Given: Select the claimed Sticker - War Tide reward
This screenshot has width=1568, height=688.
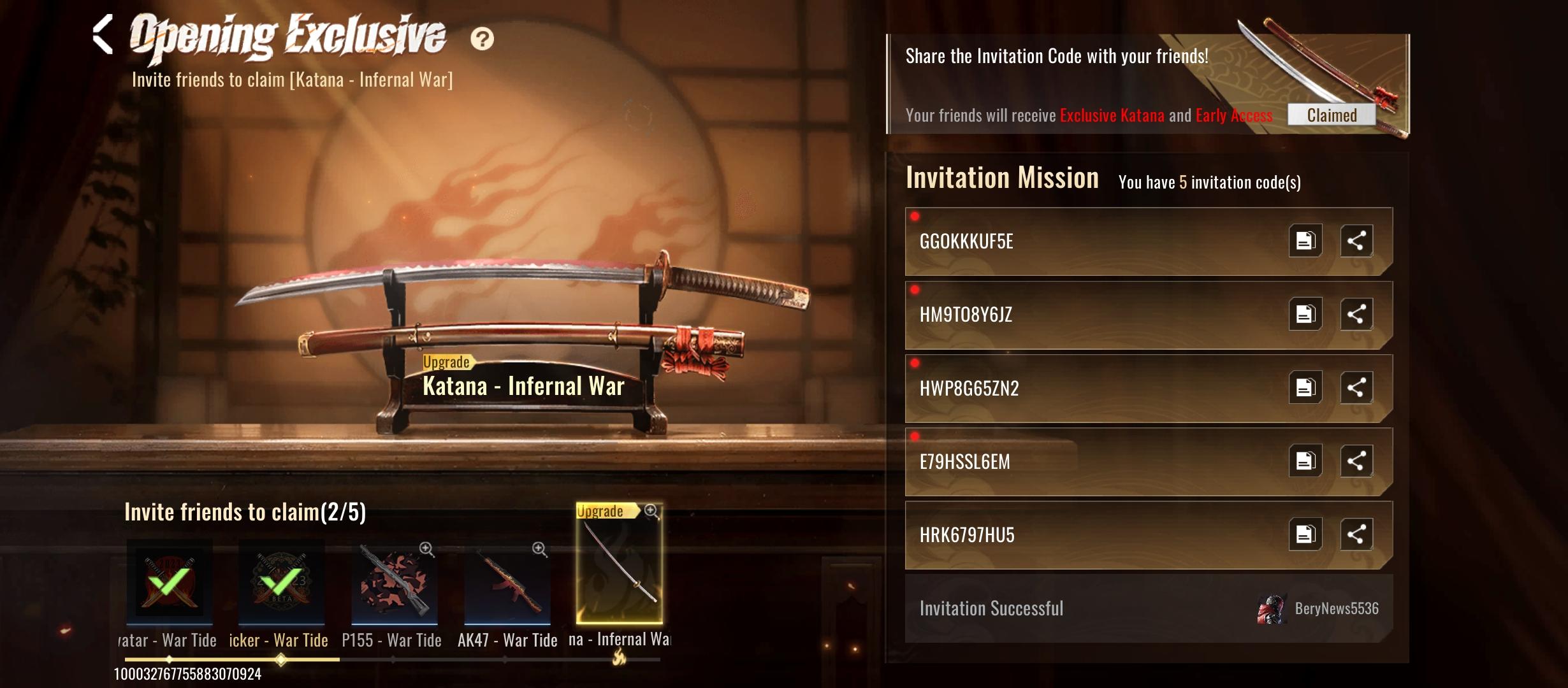Looking at the screenshot, I should [x=282, y=582].
